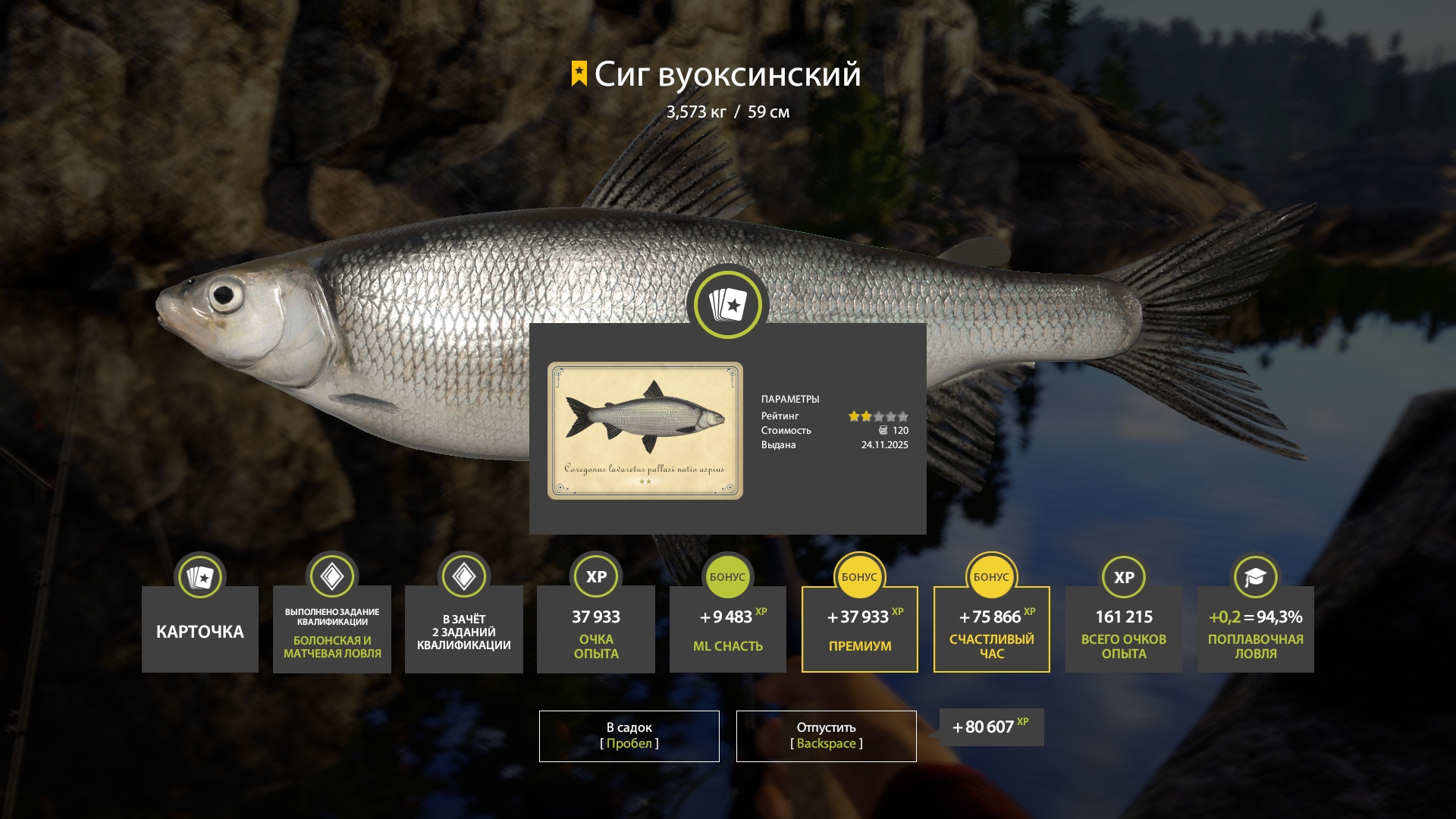Image resolution: width=1456 pixels, height=819 pixels.
Task: Select the 37 933 очка опыта tile
Action: [596, 629]
